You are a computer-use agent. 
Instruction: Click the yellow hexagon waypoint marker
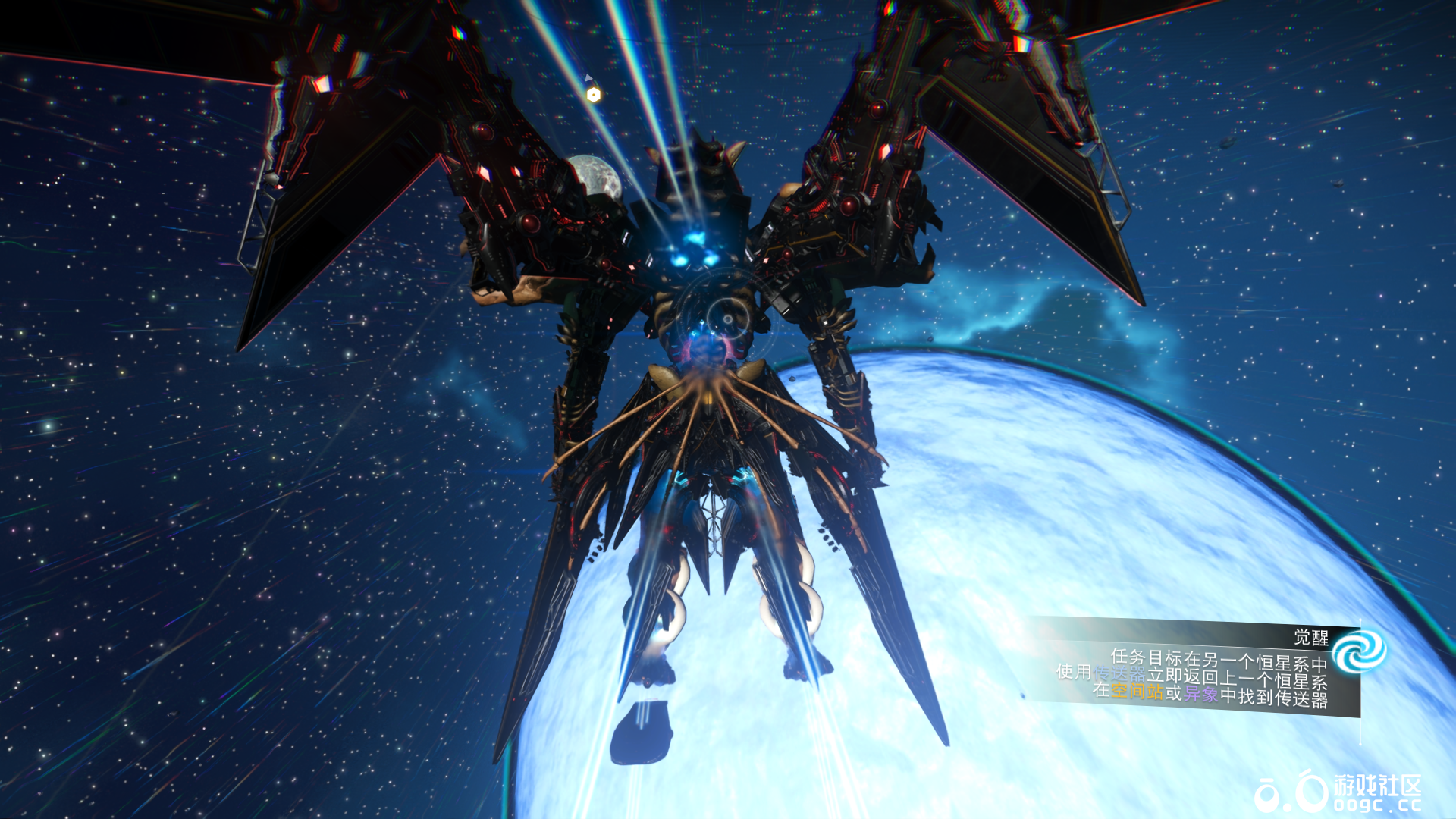594,95
